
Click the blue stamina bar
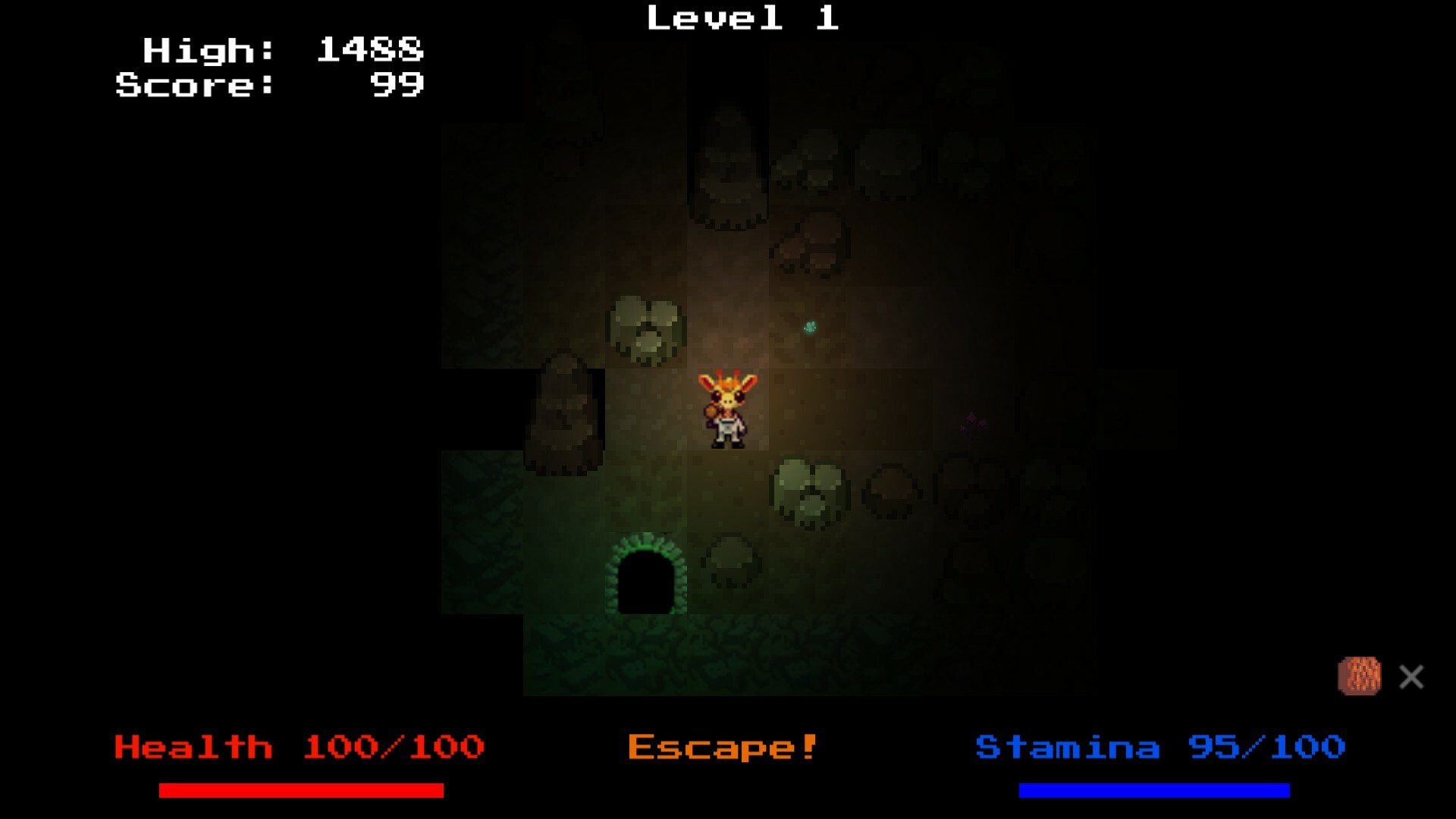pos(1155,791)
